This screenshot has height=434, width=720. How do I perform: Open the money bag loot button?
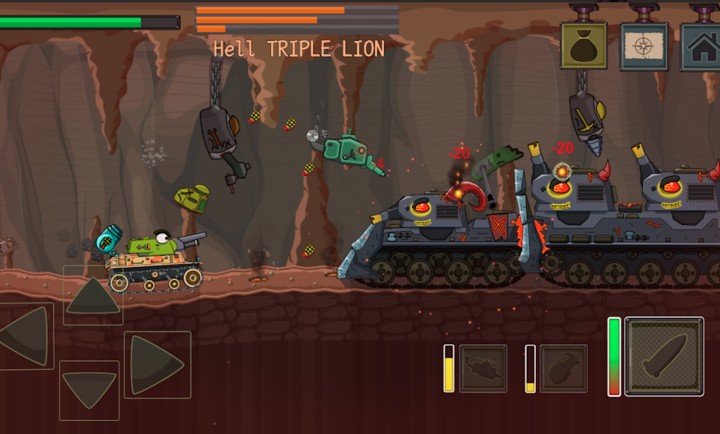click(584, 46)
